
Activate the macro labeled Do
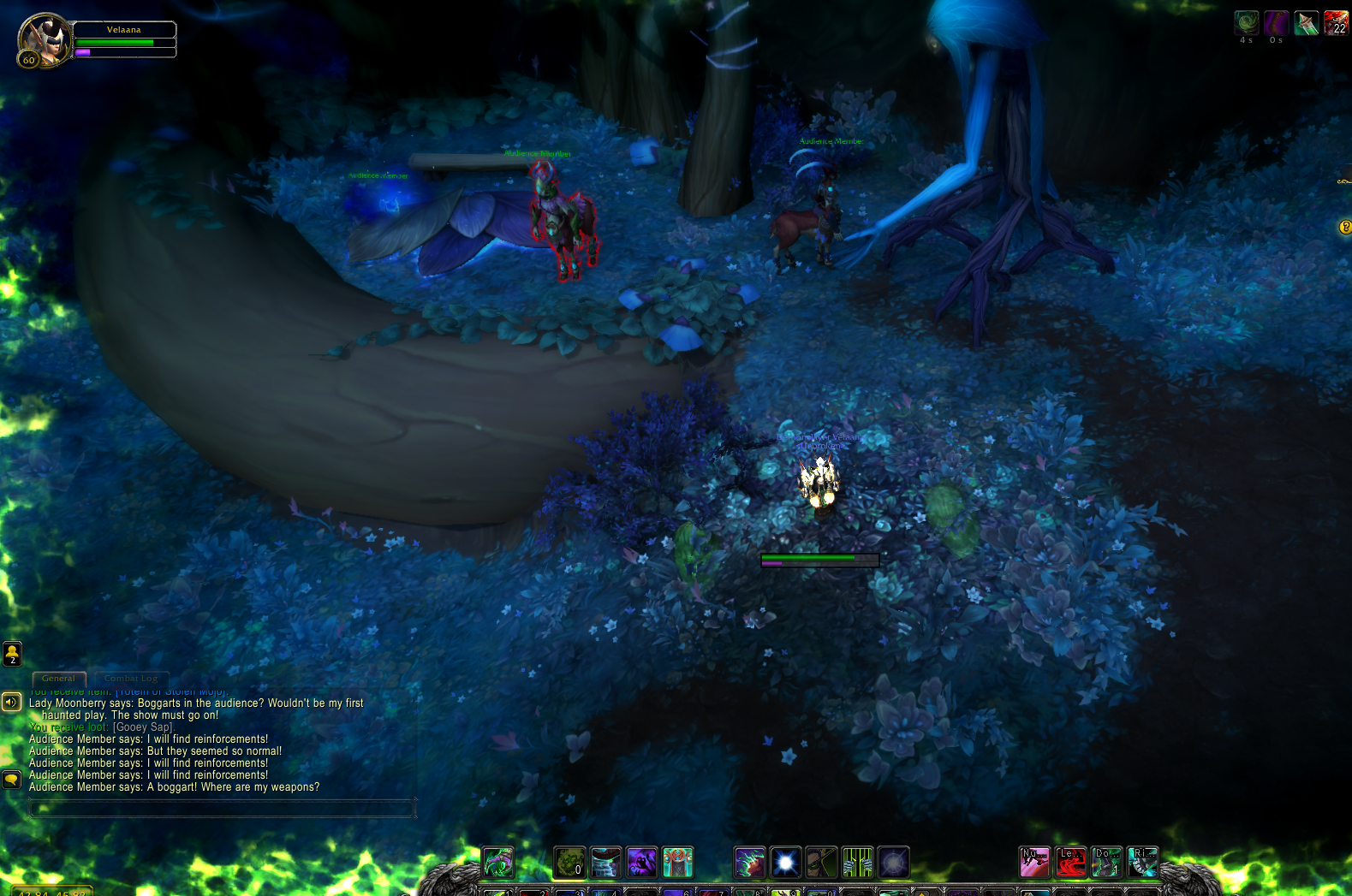point(1106,863)
